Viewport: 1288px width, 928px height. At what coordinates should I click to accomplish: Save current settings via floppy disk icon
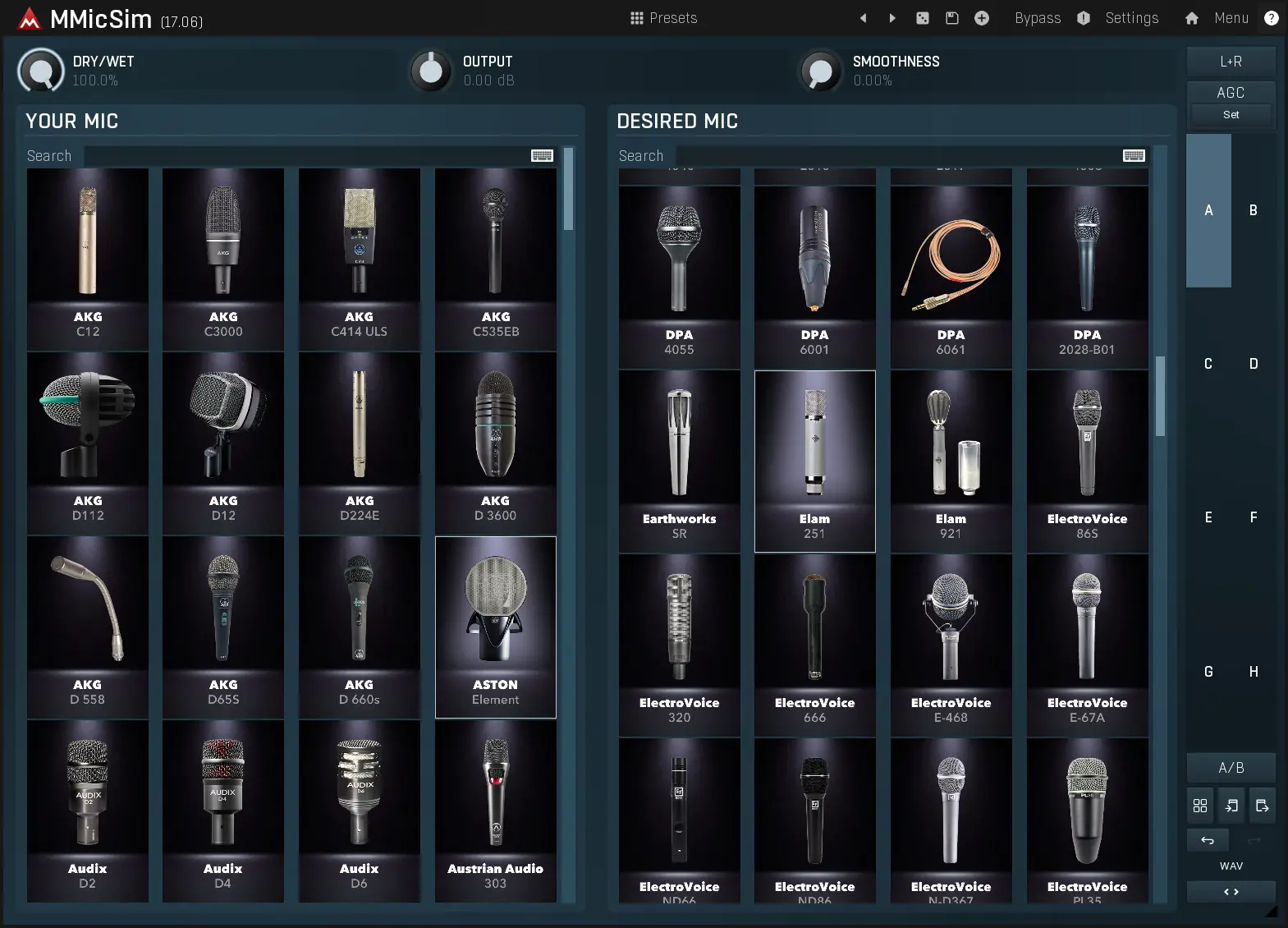point(952,17)
